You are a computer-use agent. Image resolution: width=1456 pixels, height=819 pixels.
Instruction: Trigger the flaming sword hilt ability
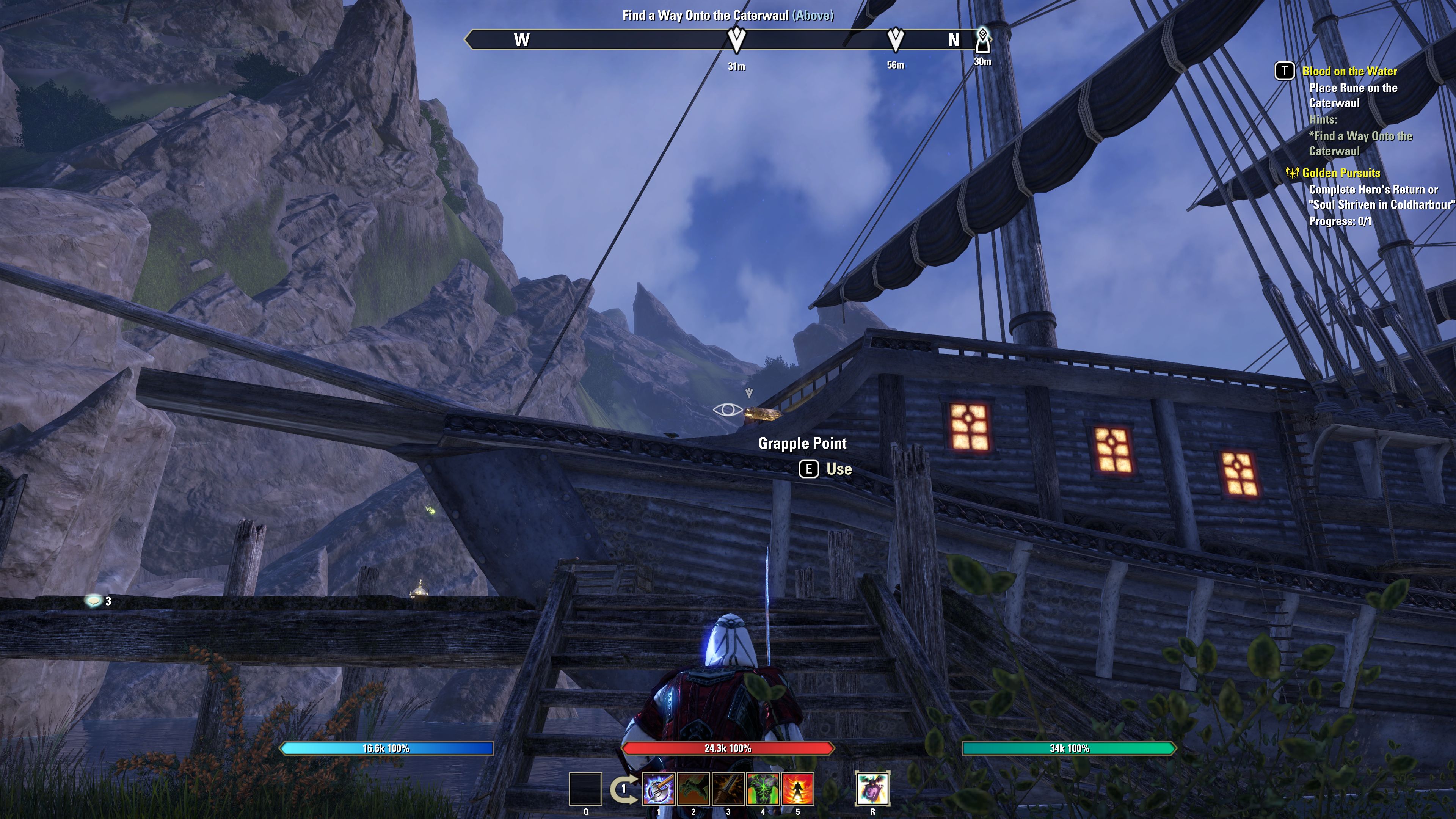(x=728, y=789)
